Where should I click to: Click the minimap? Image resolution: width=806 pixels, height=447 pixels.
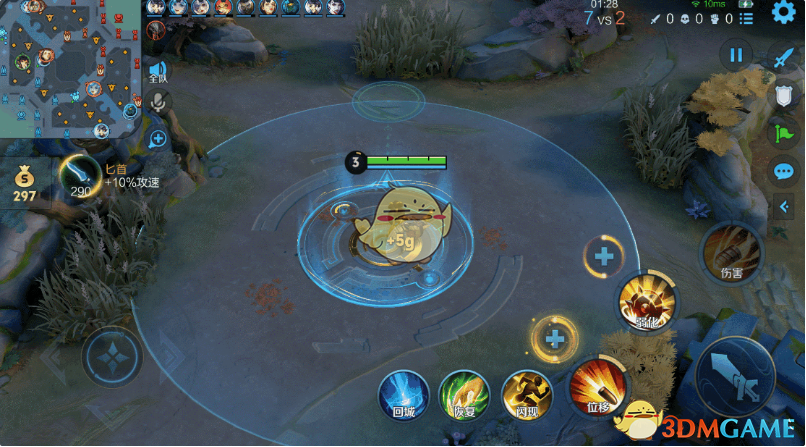[x=68, y=68]
